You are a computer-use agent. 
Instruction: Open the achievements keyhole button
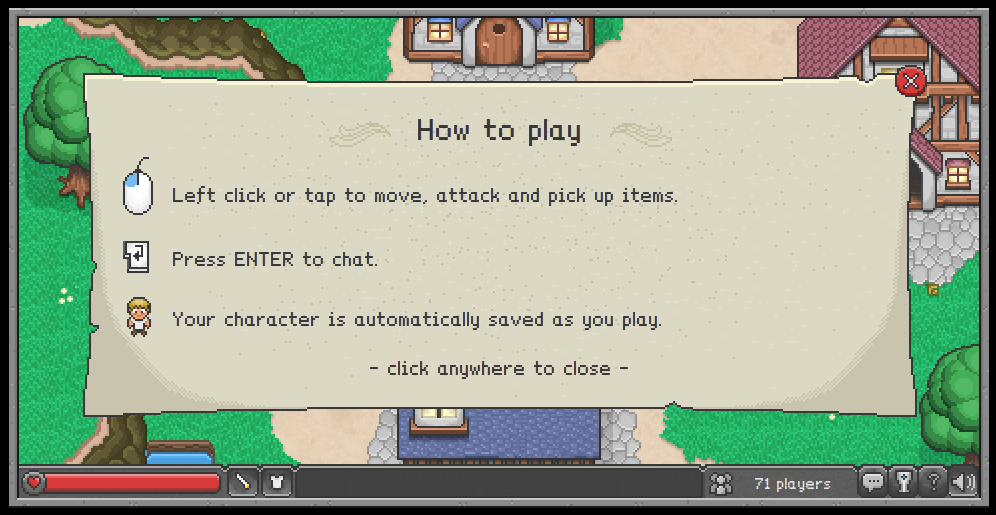(903, 483)
